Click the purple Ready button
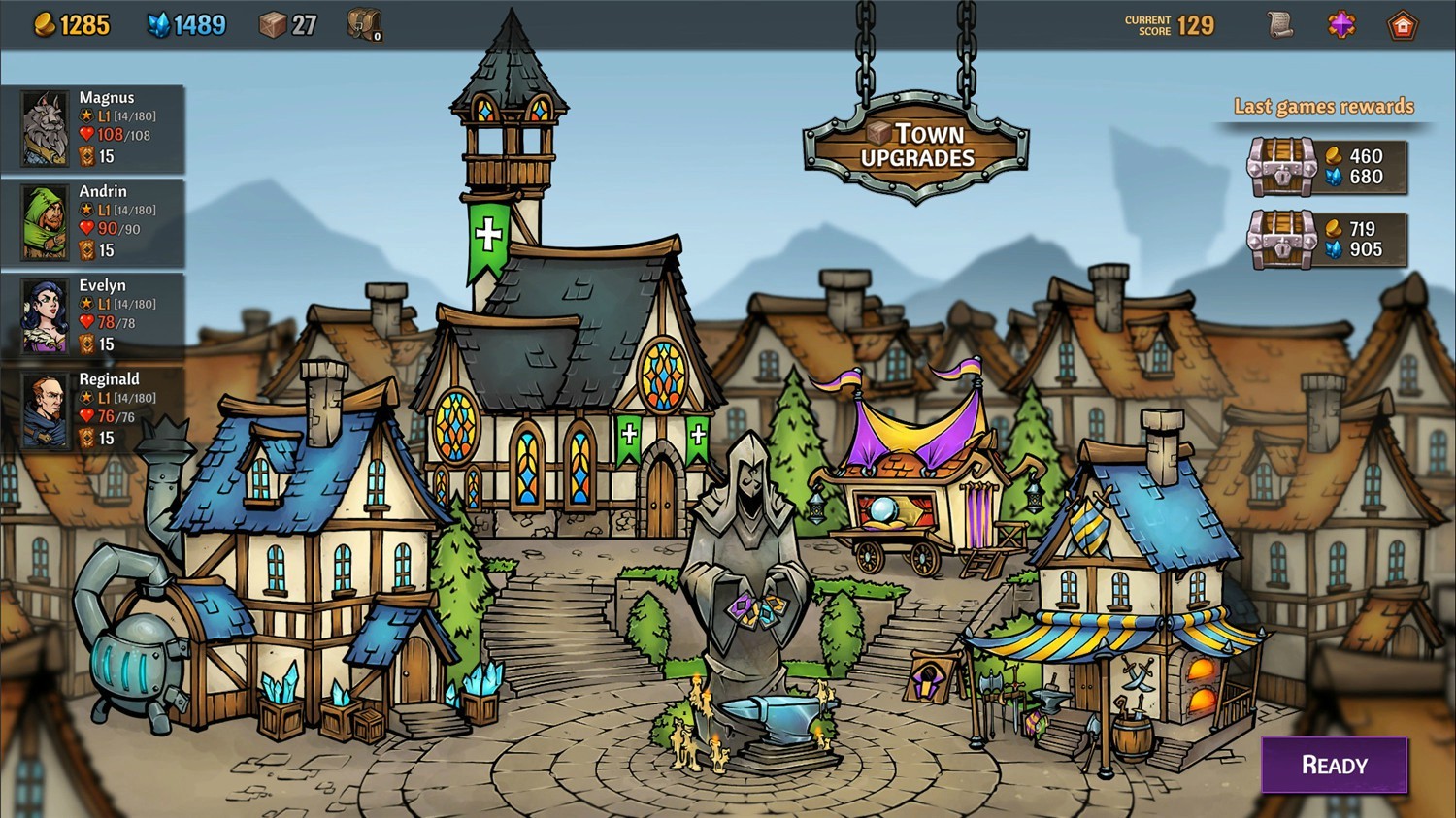1456x818 pixels. click(x=1334, y=766)
